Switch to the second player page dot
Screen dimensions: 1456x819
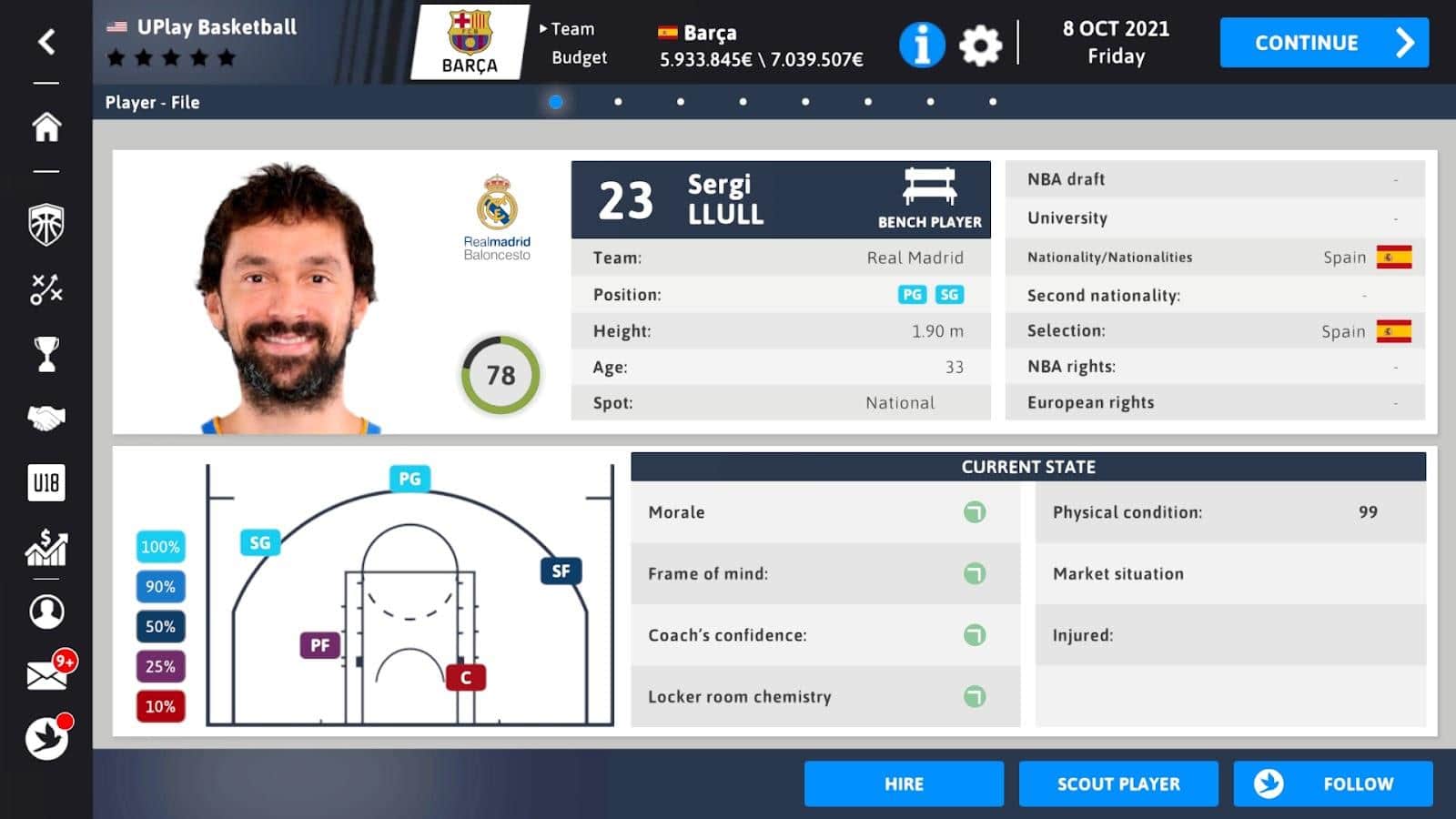coord(618,102)
